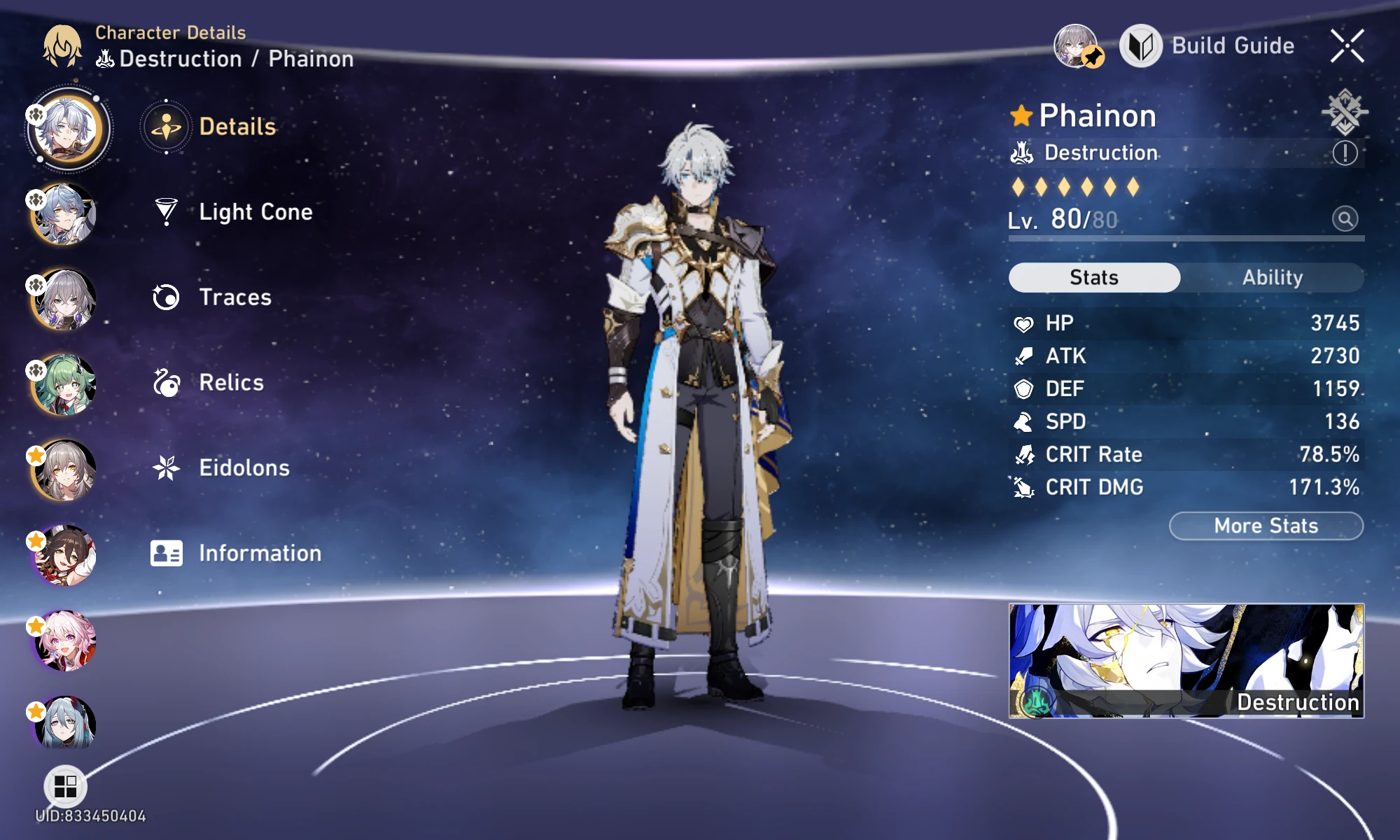
Task: Select the Relics menu entry
Action: [x=209, y=383]
